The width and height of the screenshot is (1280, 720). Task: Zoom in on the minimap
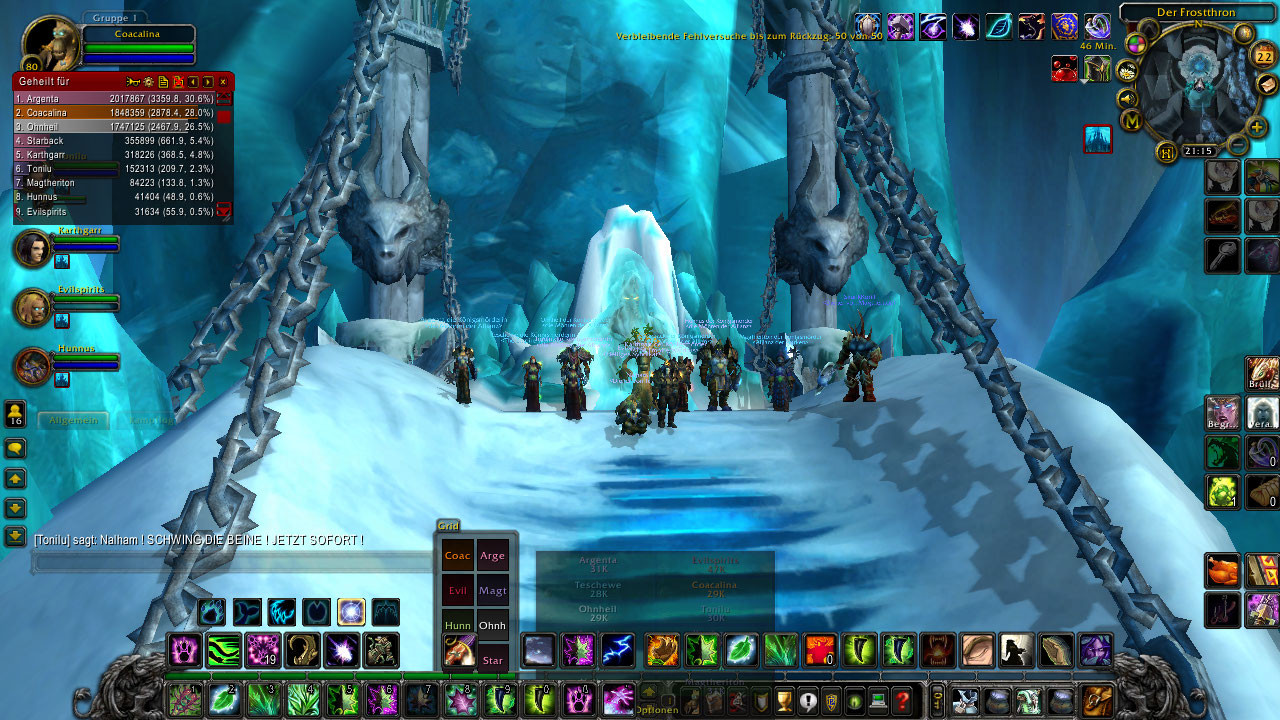(1257, 127)
